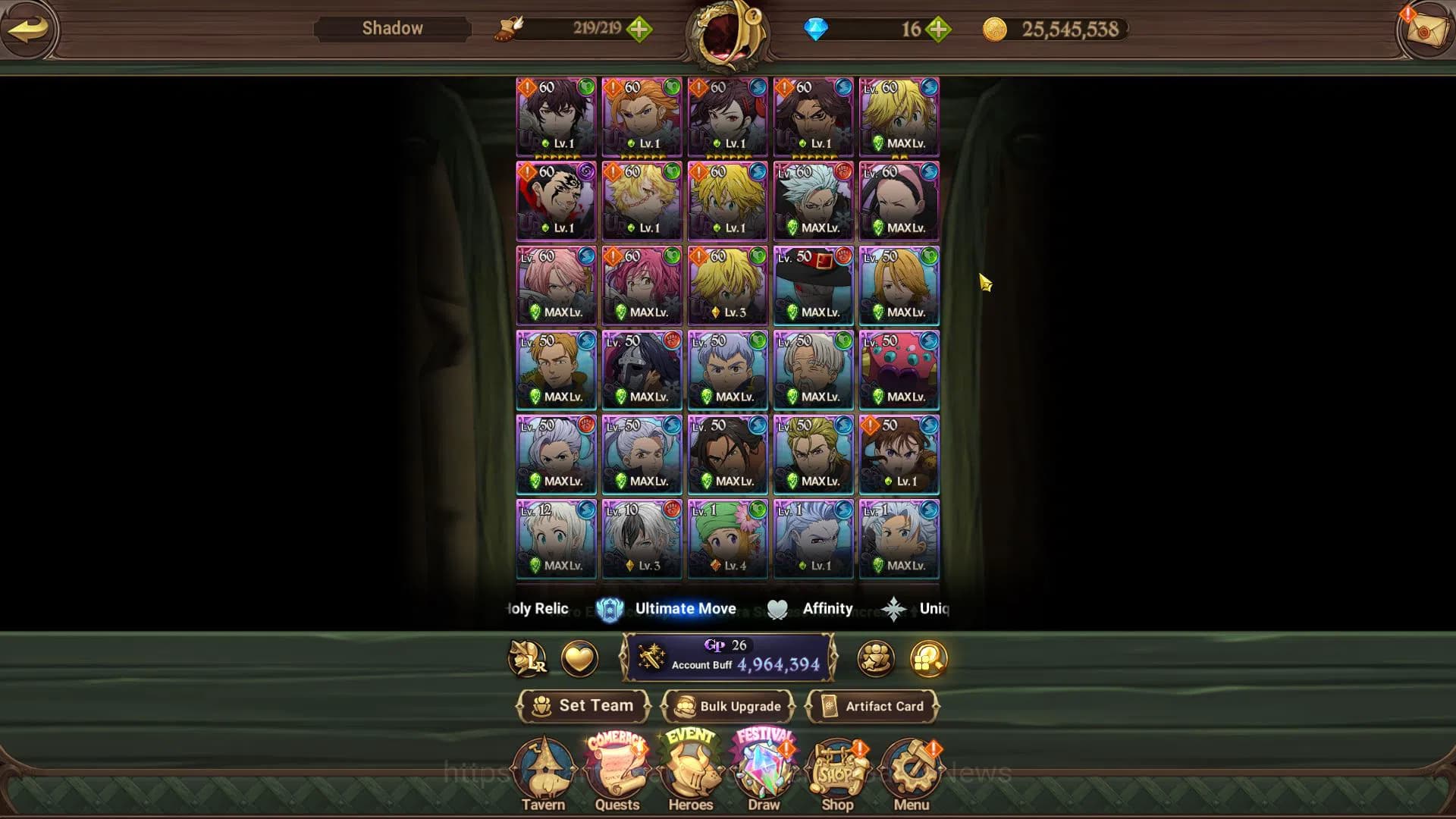Visit the Shop
The height and width of the screenshot is (819, 1456).
pos(837,775)
